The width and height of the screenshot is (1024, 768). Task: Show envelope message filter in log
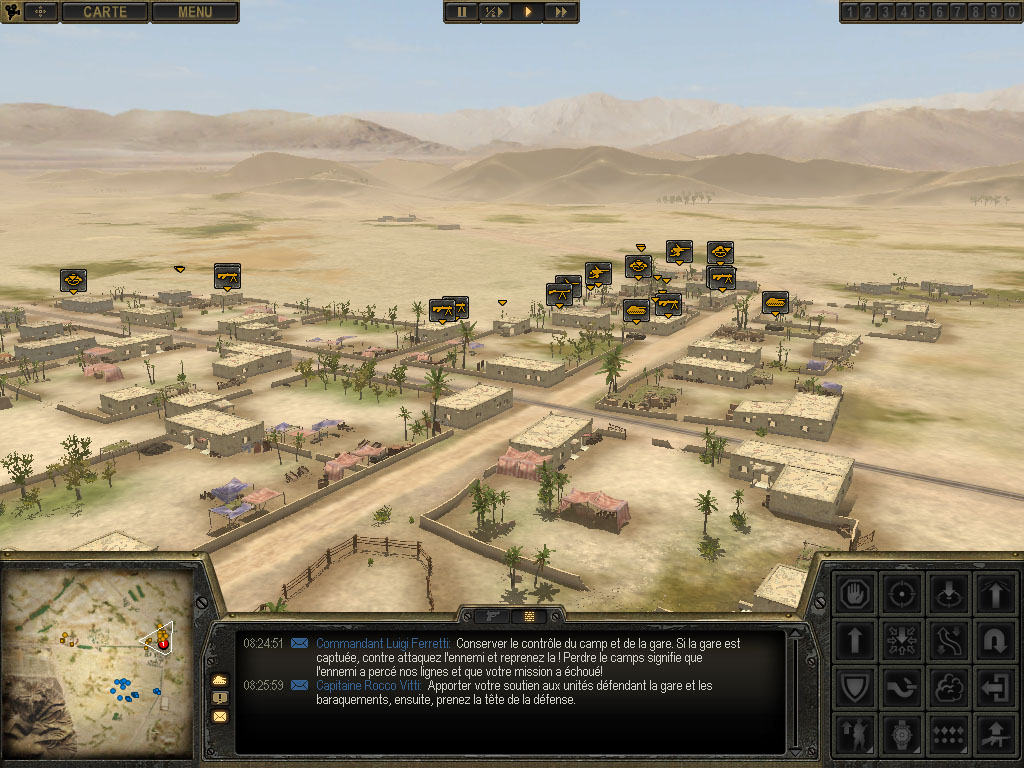click(220, 716)
